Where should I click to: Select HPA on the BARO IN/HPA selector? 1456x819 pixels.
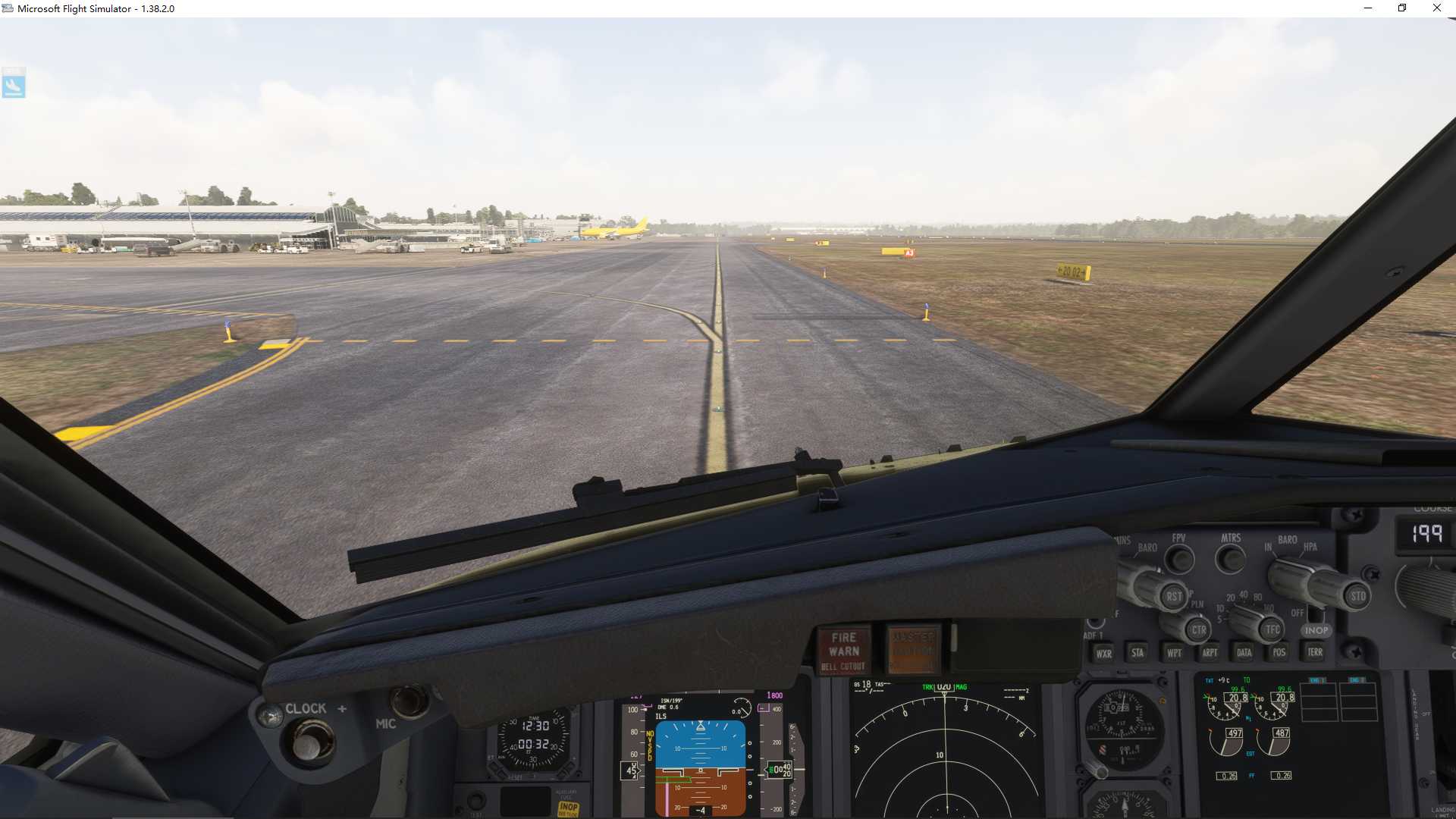coord(1310,548)
